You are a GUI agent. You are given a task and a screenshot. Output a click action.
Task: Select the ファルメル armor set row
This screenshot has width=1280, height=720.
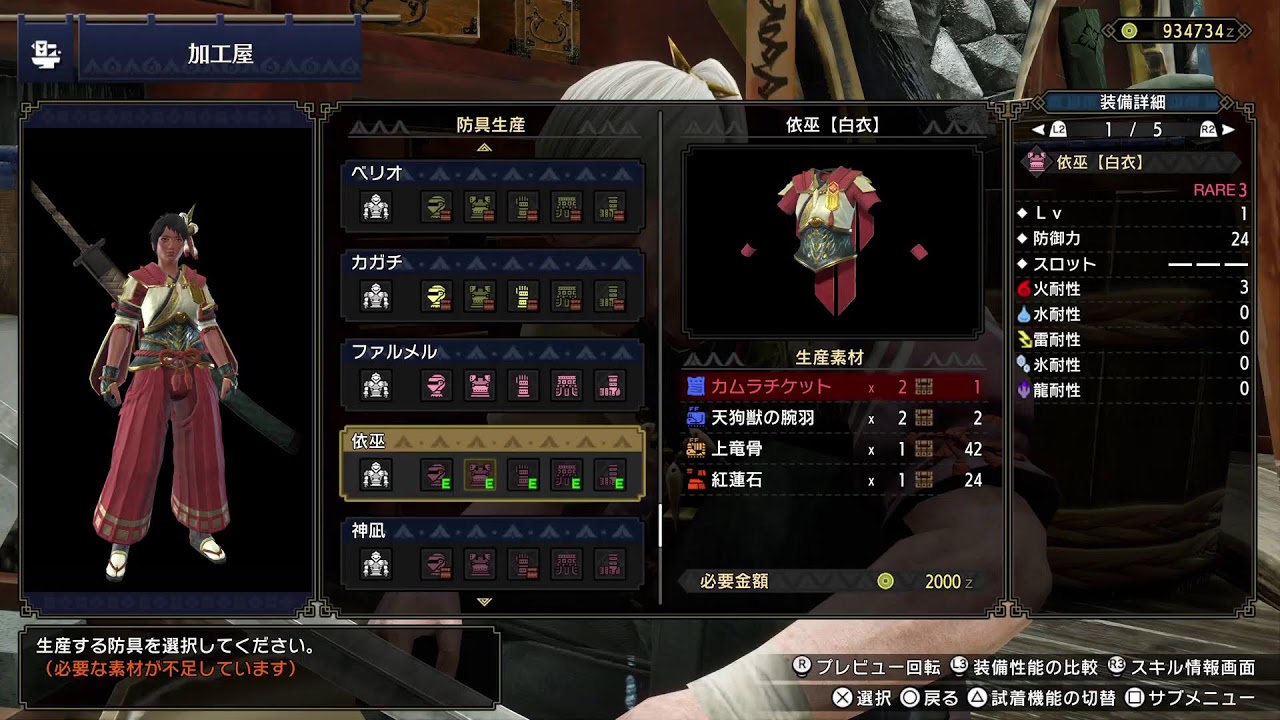coord(492,373)
